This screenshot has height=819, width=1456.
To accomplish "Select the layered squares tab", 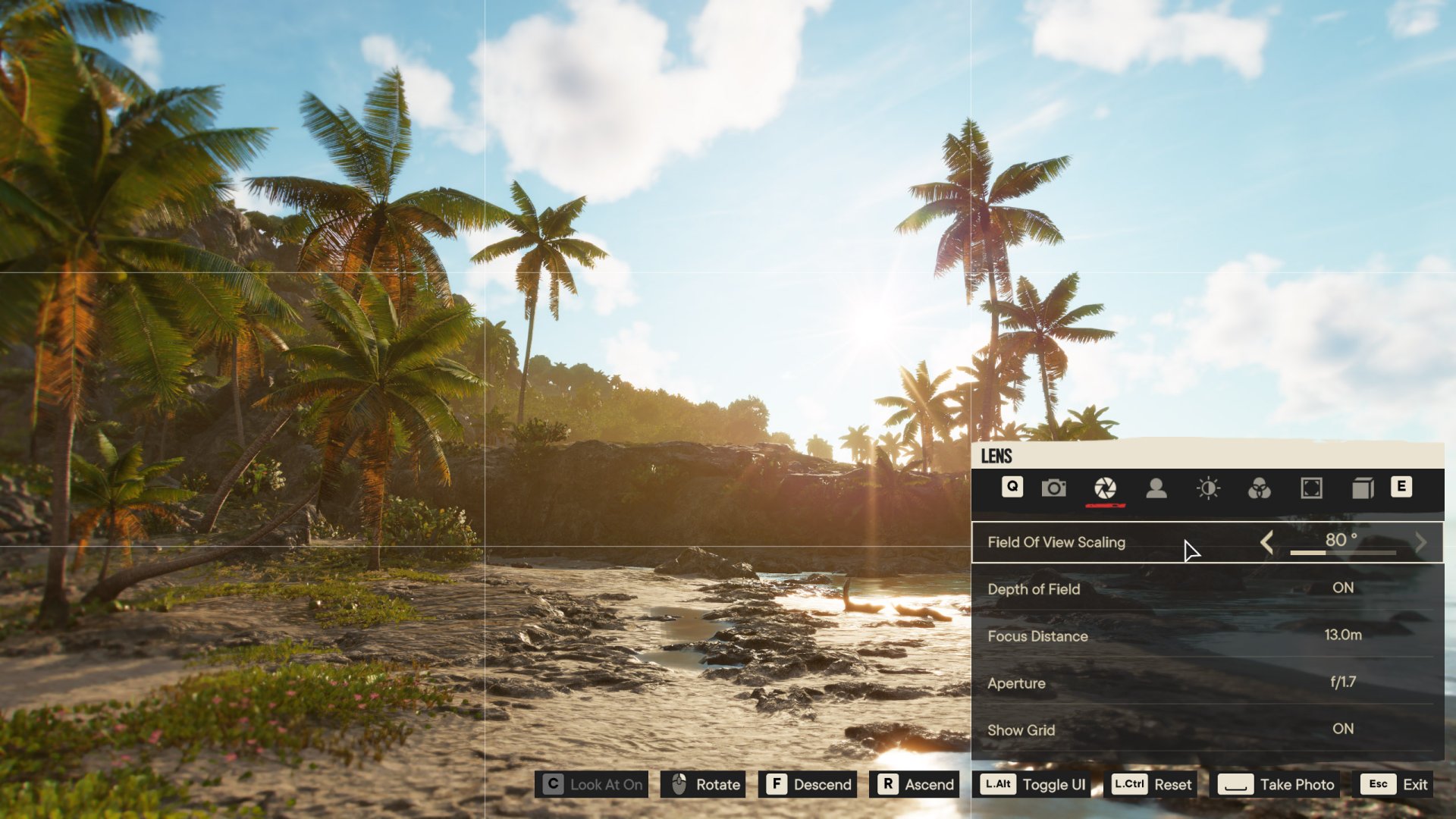I will 1363,488.
